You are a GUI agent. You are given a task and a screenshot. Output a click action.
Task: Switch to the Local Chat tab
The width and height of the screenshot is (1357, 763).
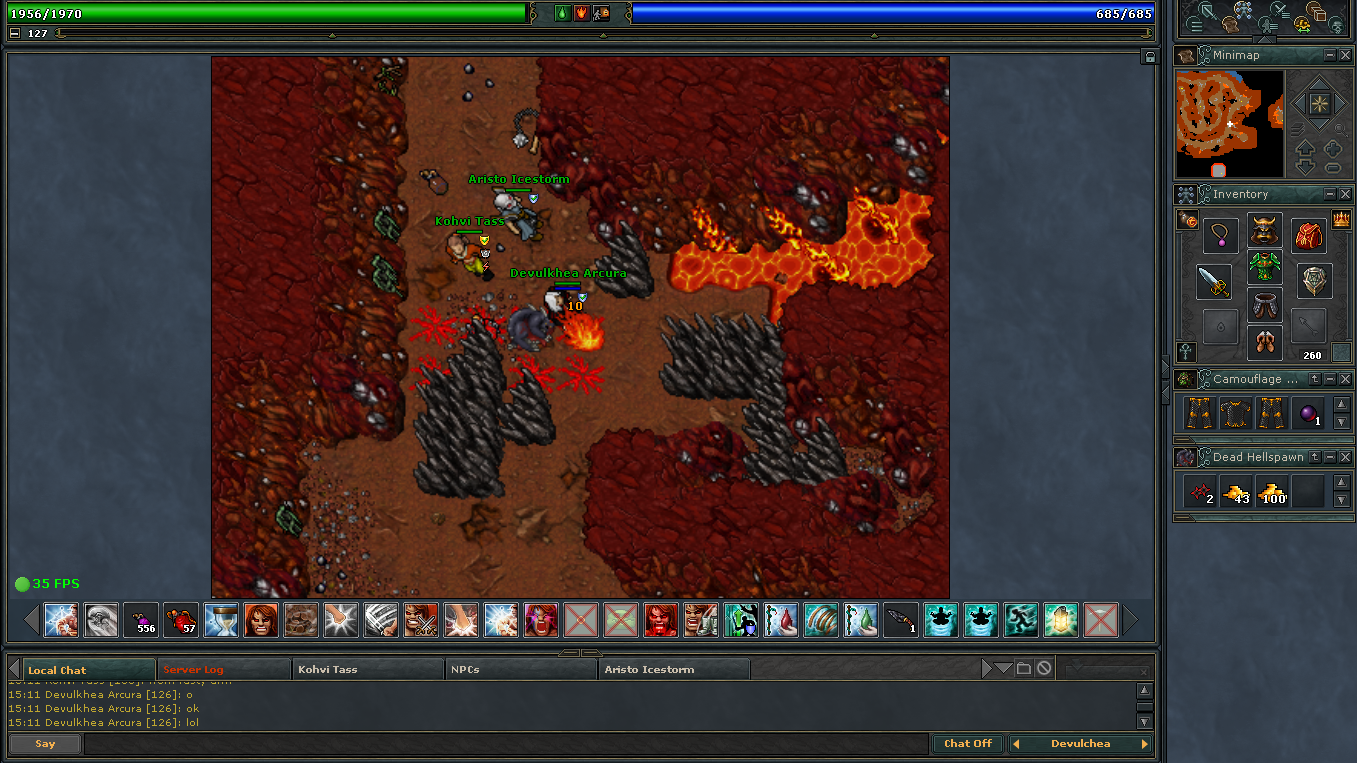[80, 669]
